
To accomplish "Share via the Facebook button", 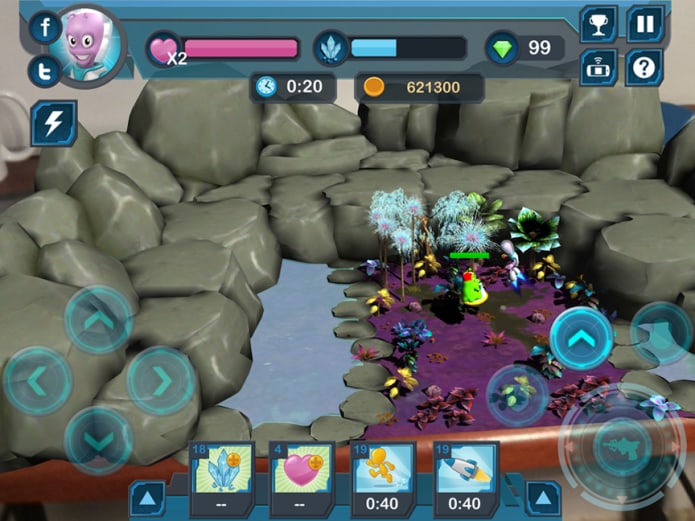I will pos(45,28).
